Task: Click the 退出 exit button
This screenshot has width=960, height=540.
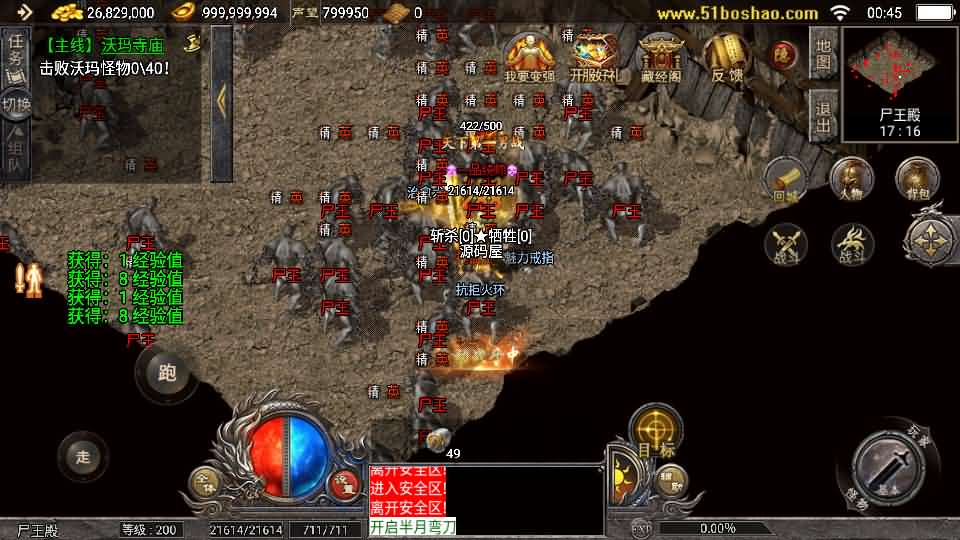Action: (x=823, y=113)
